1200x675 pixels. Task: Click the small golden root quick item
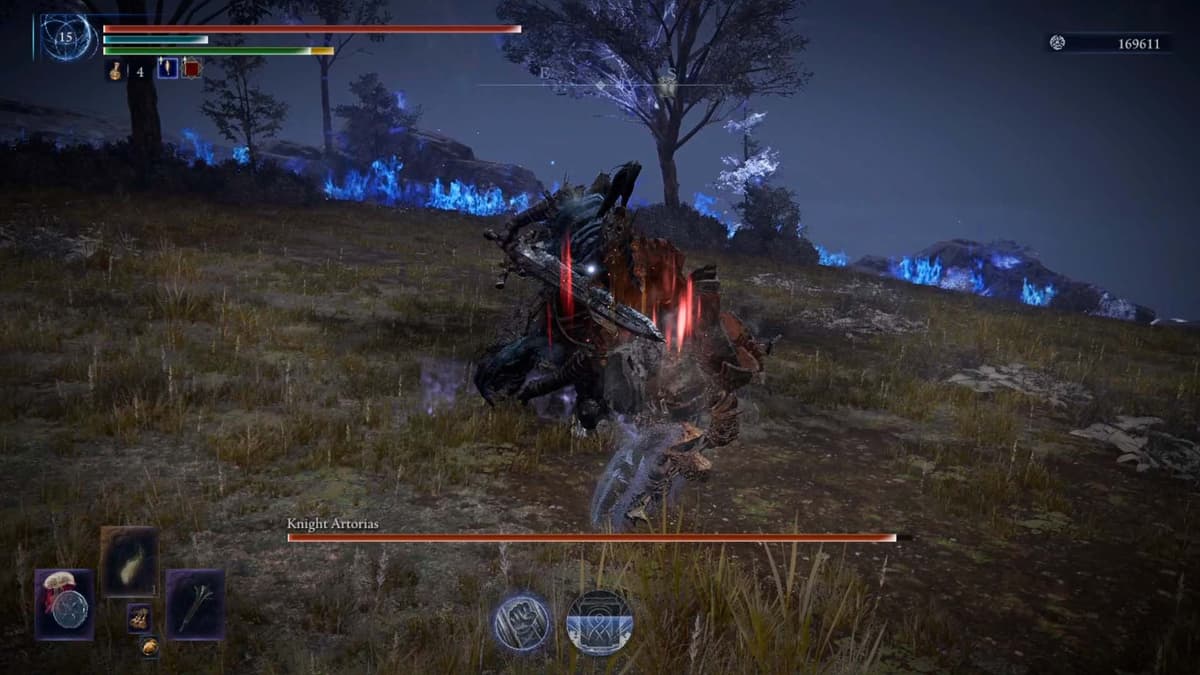tap(138, 618)
